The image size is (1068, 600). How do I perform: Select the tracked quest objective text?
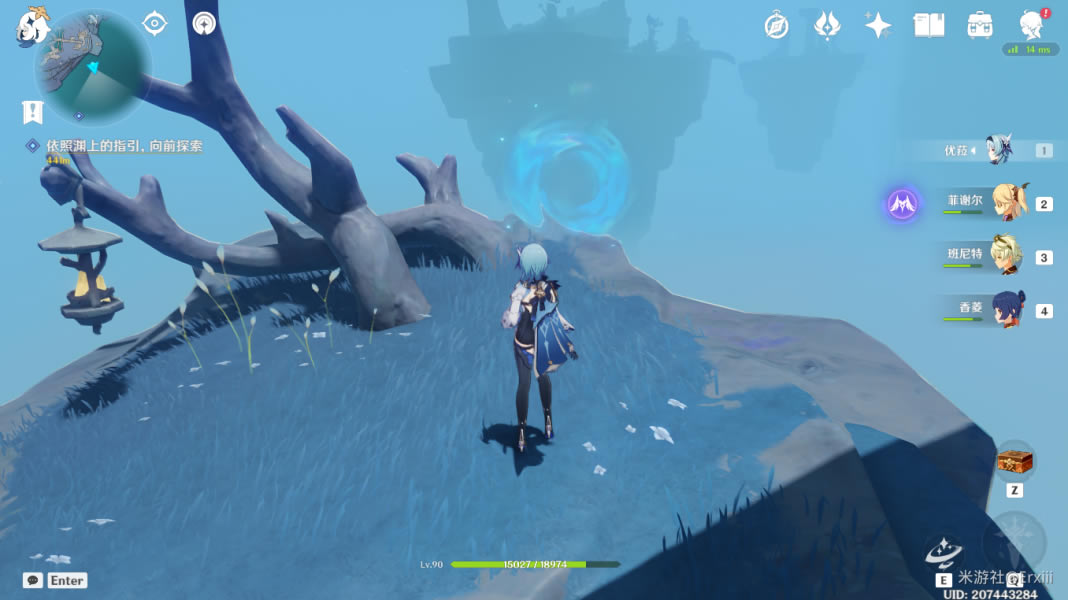pyautogui.click(x=124, y=146)
